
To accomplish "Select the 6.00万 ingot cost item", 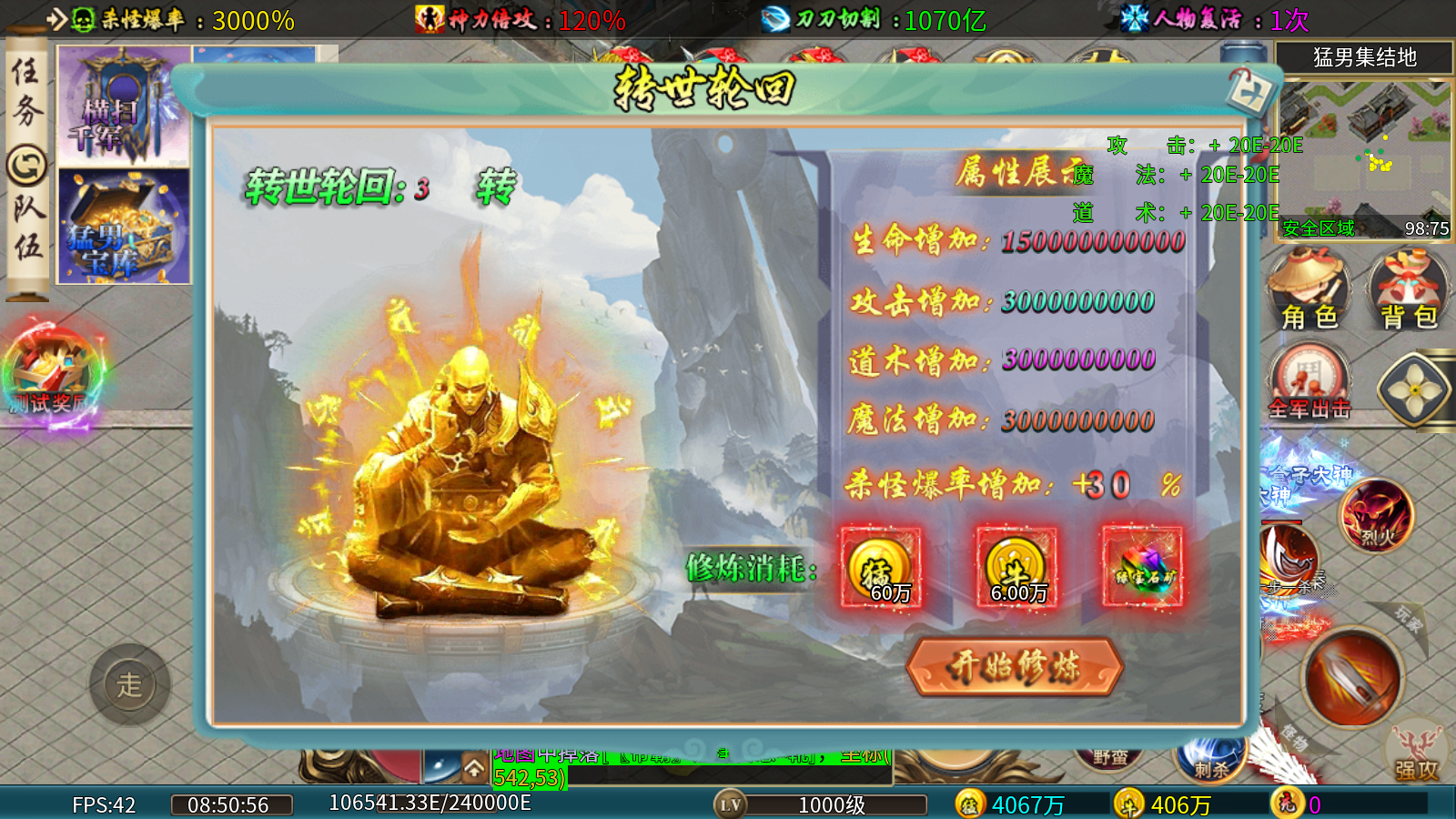I will coord(1016,567).
